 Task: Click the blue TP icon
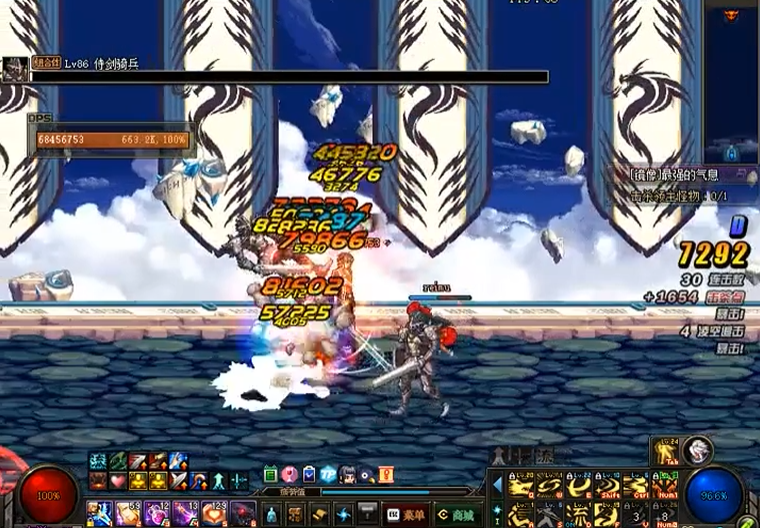click(328, 474)
